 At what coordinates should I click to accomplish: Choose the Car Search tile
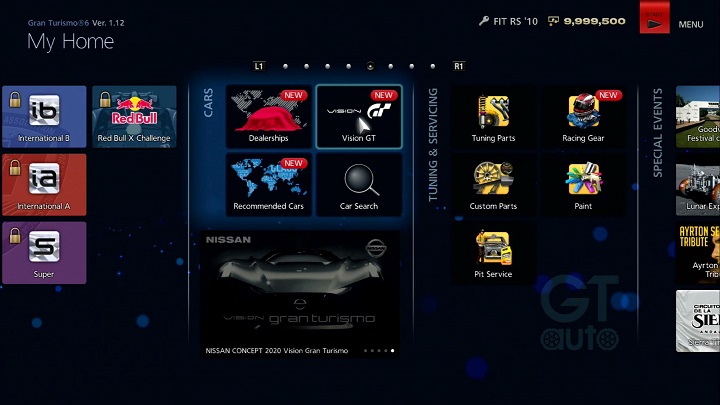tap(359, 184)
